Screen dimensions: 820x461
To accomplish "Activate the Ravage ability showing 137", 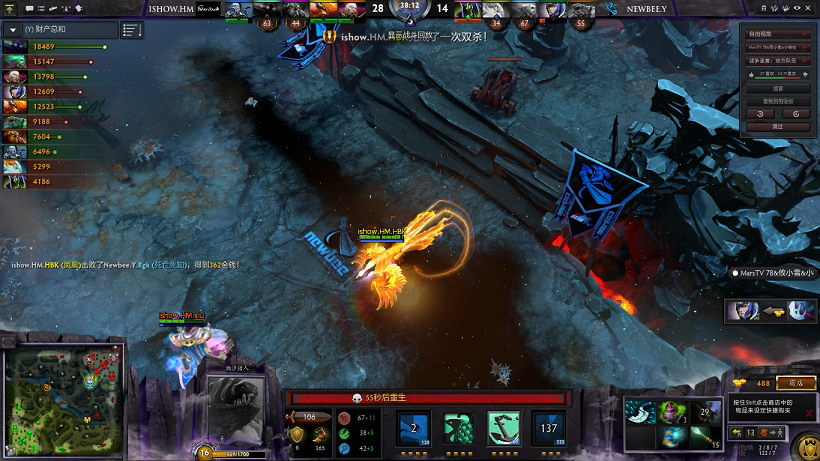I will pyautogui.click(x=547, y=427).
